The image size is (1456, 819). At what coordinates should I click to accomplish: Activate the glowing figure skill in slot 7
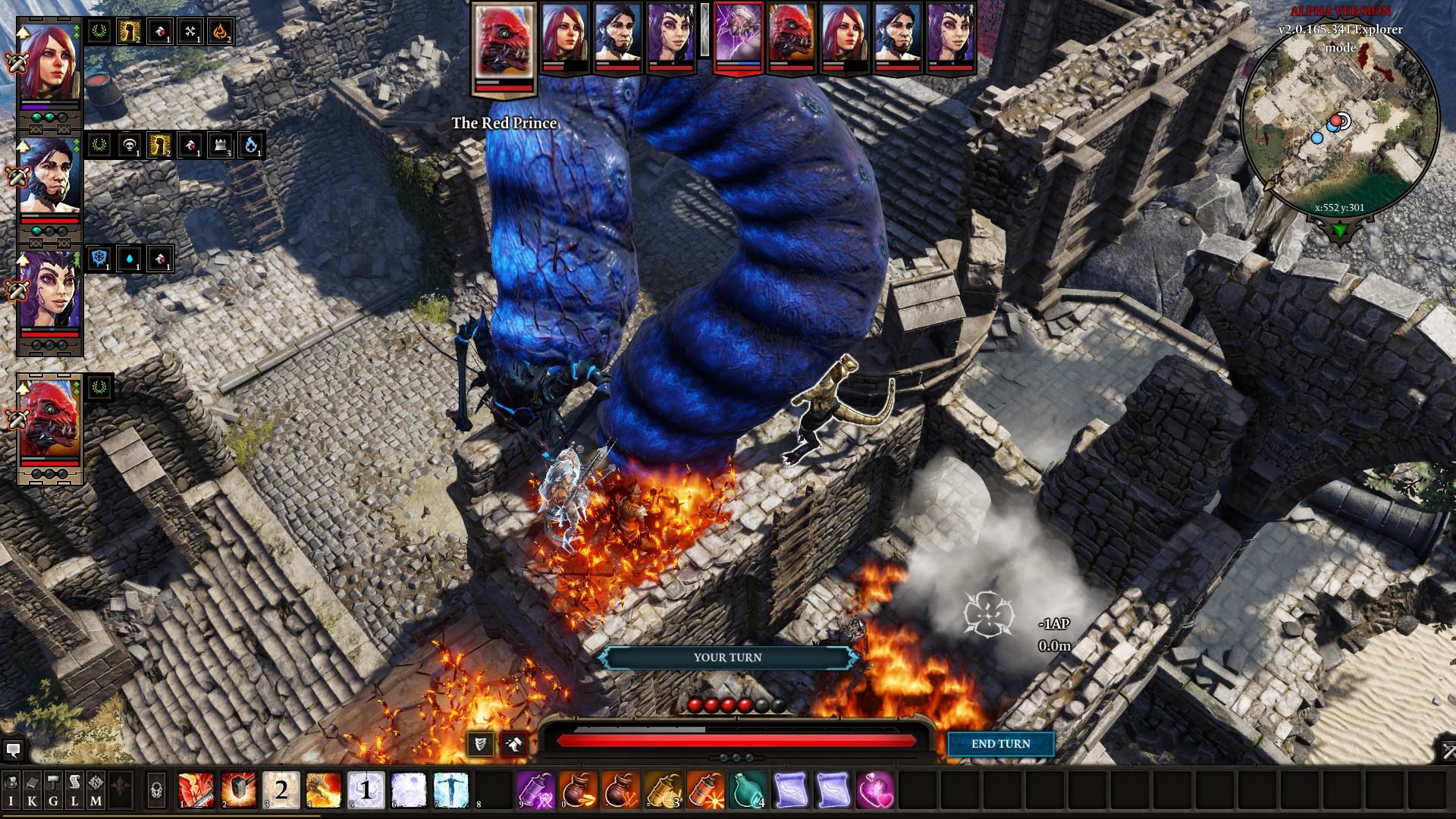point(450,790)
